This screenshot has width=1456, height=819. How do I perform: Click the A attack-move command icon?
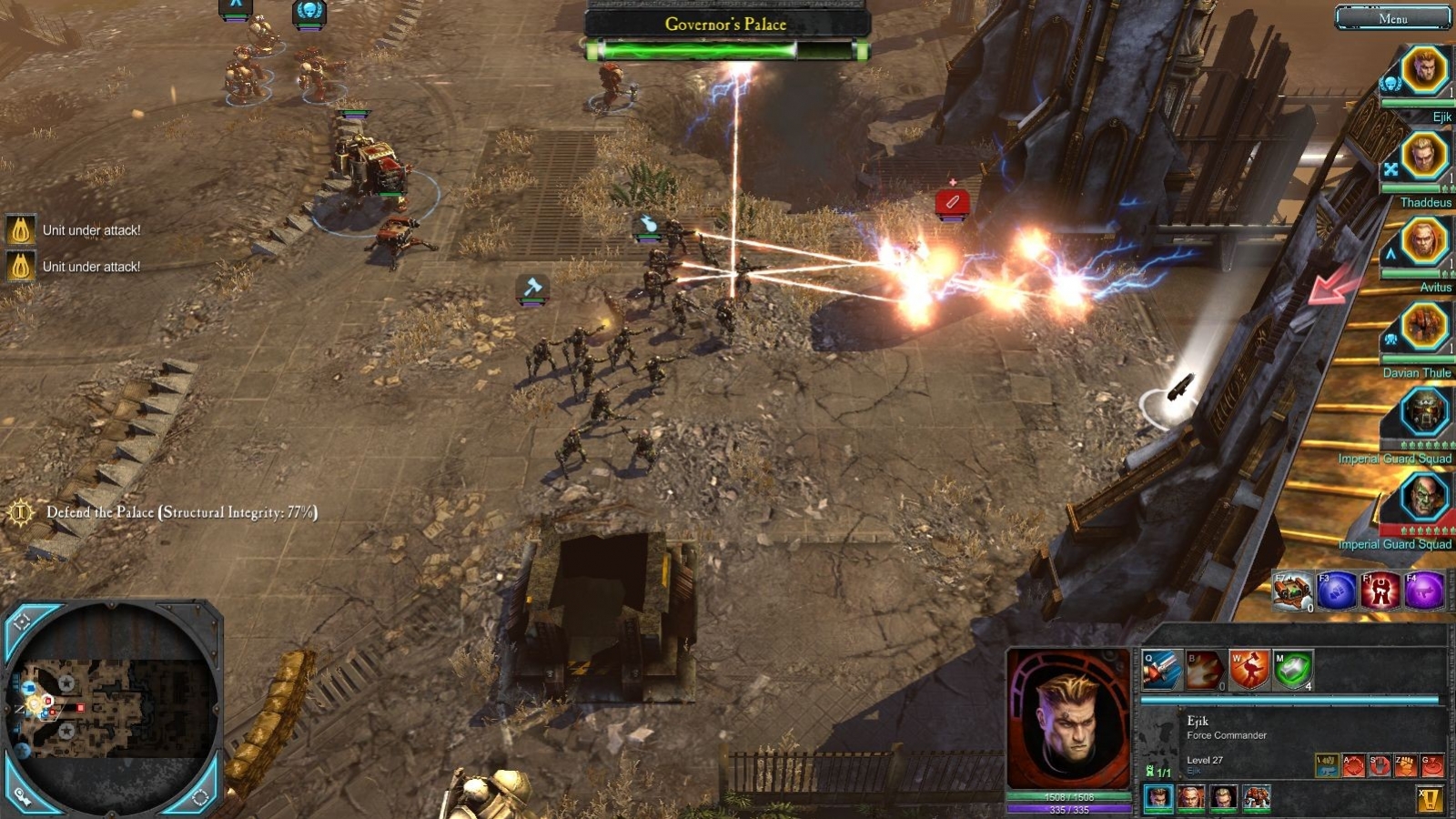[x=1353, y=764]
